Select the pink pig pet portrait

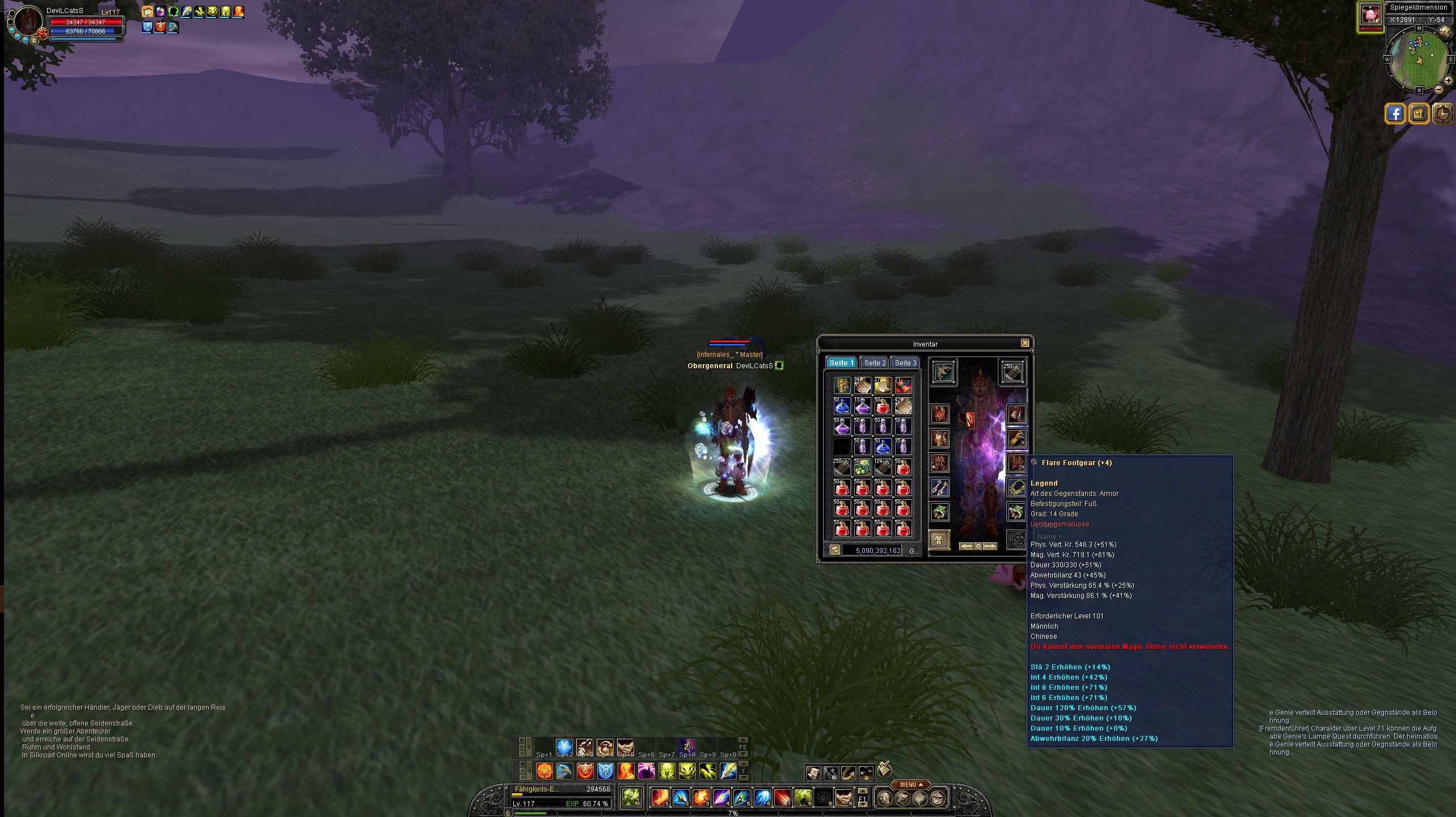coord(1370,14)
